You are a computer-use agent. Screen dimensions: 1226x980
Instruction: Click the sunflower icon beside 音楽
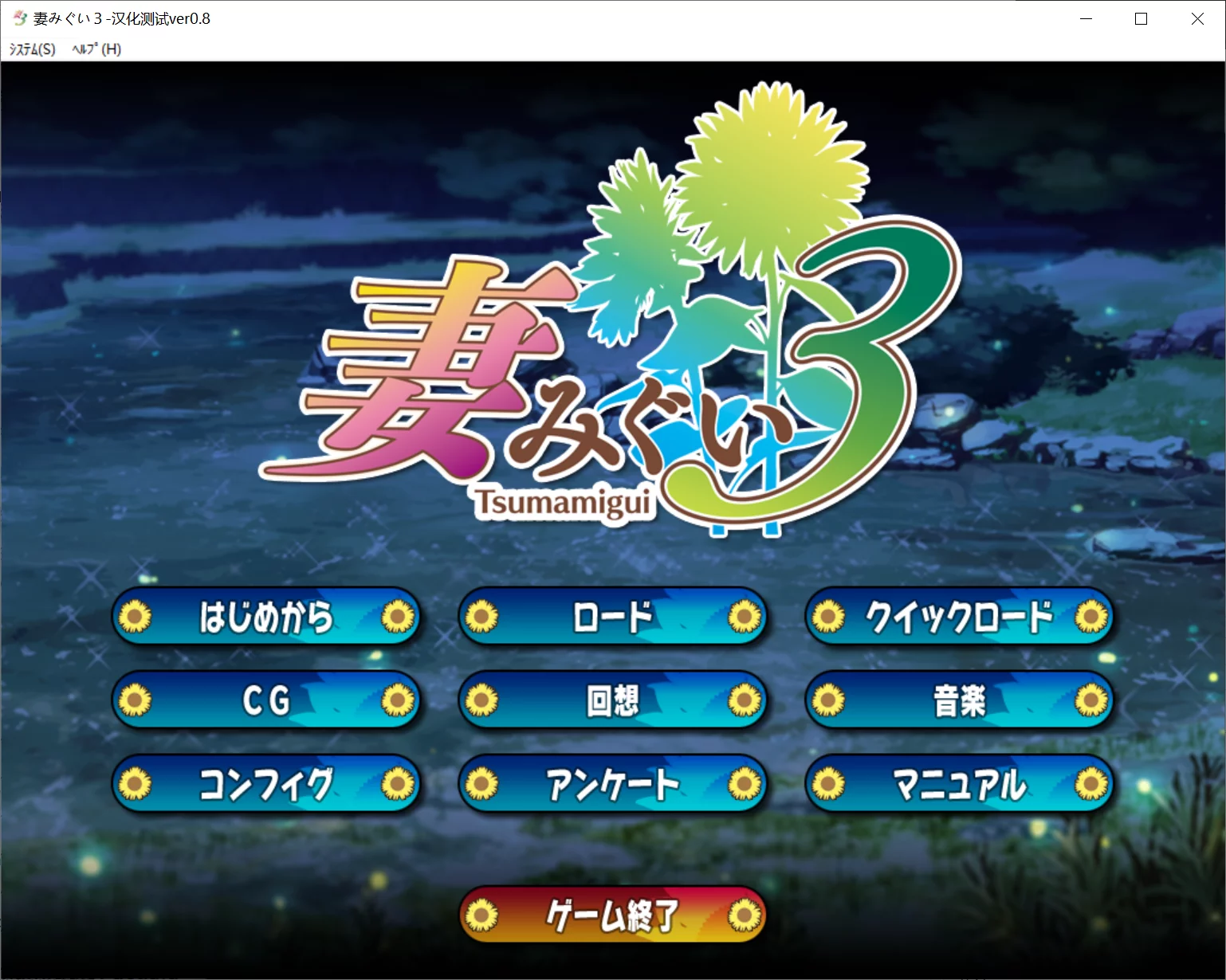[831, 700]
